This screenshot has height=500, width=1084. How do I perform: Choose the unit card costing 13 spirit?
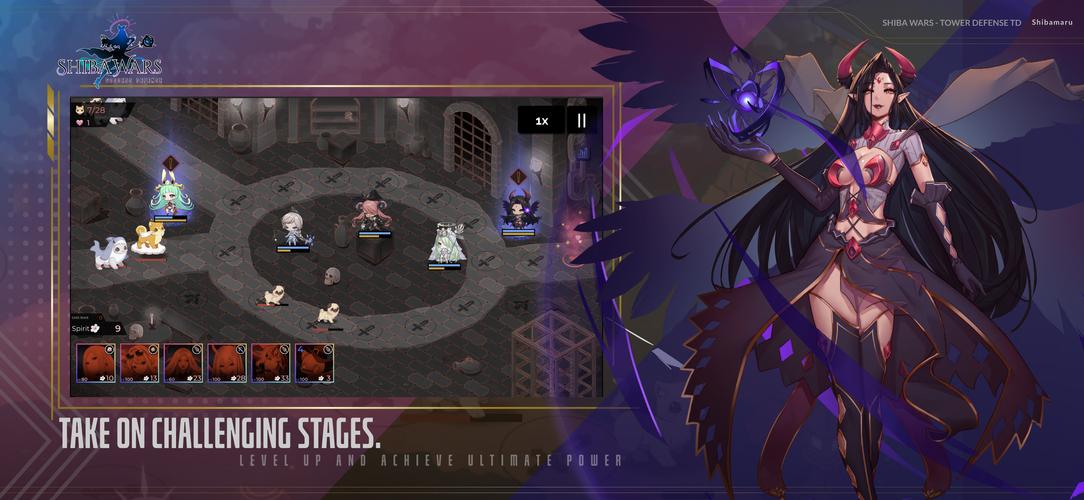(x=140, y=363)
